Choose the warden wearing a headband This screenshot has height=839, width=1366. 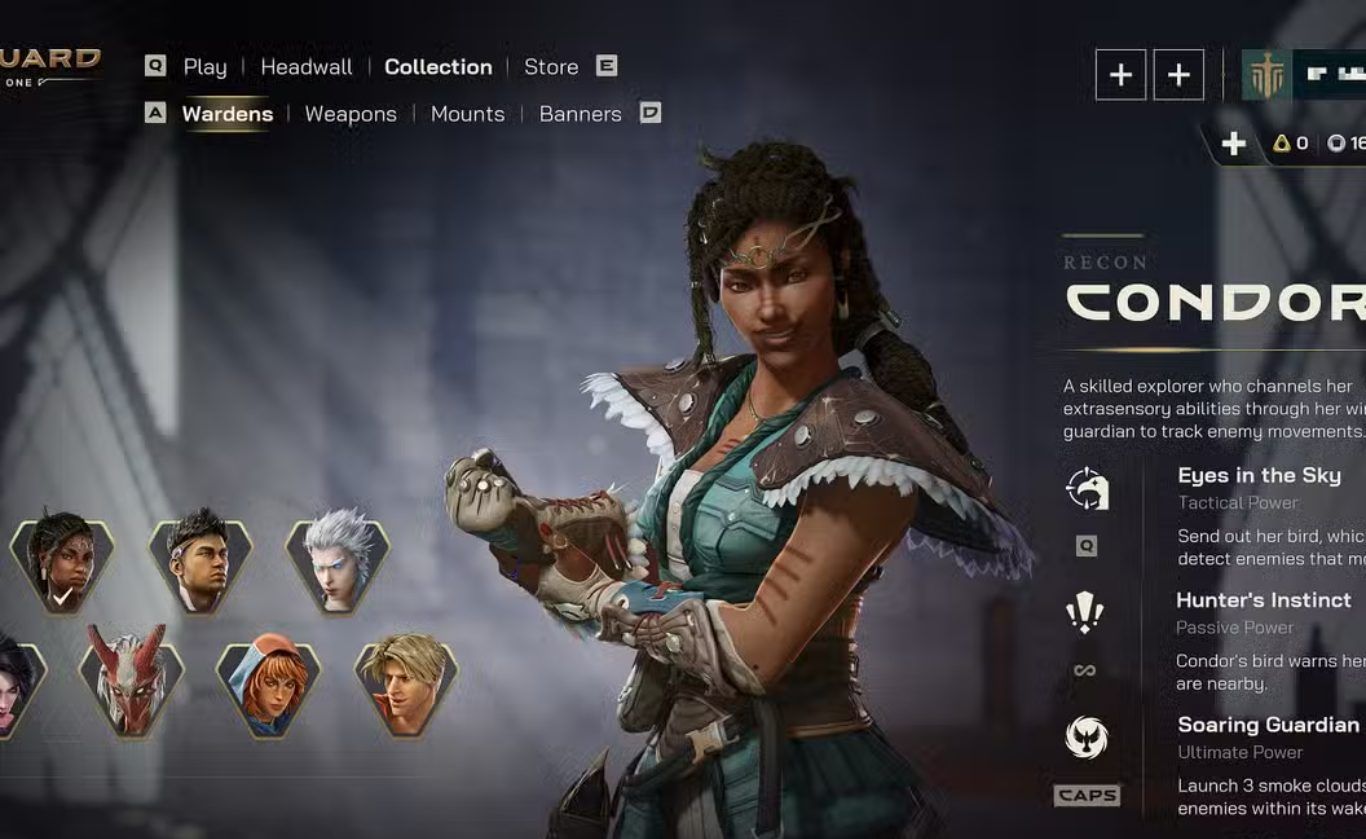[x=200, y=564]
